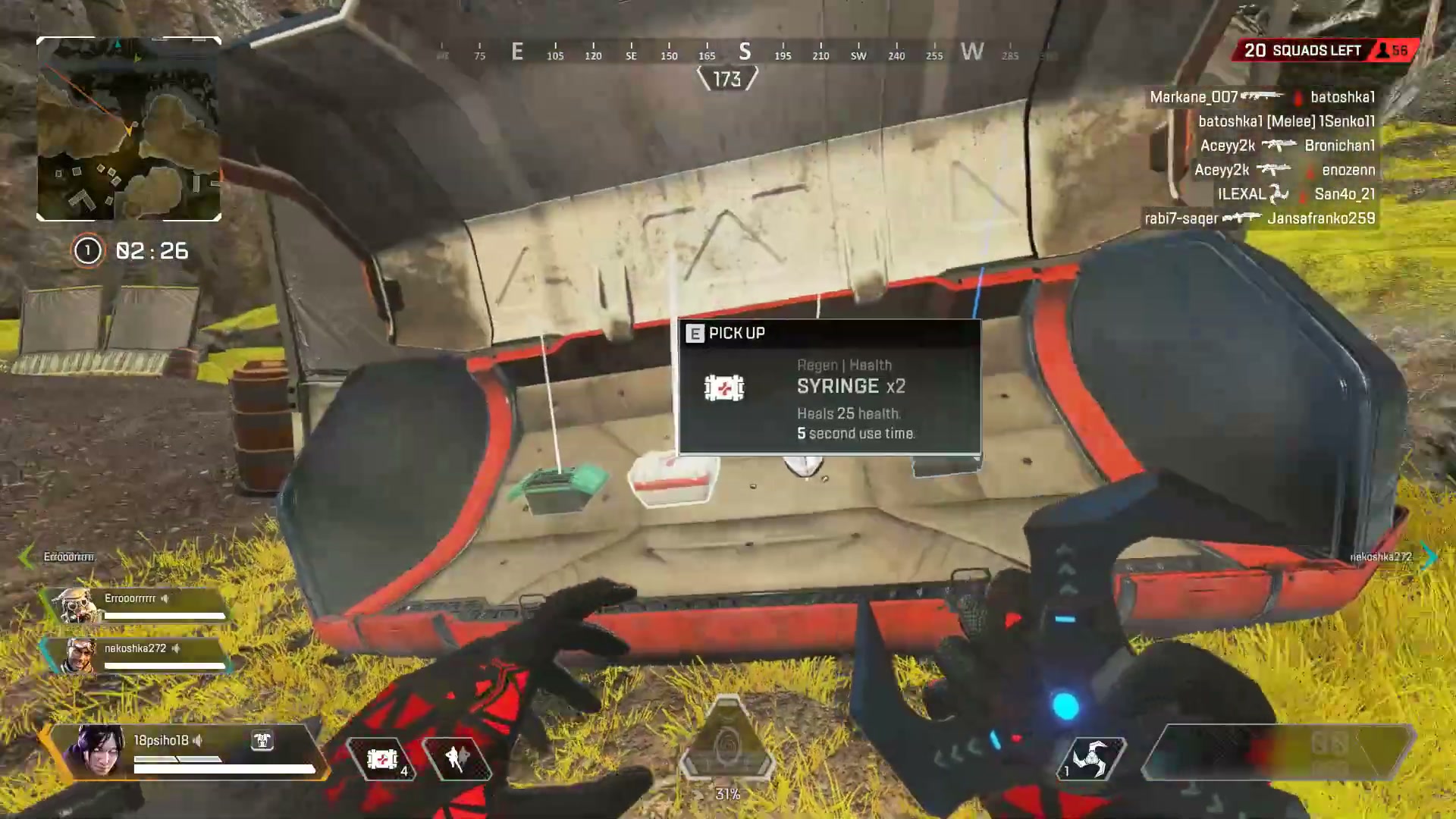This screenshot has height=819, width=1456.
Task: Click the compass heading marker 173
Action: click(x=728, y=77)
